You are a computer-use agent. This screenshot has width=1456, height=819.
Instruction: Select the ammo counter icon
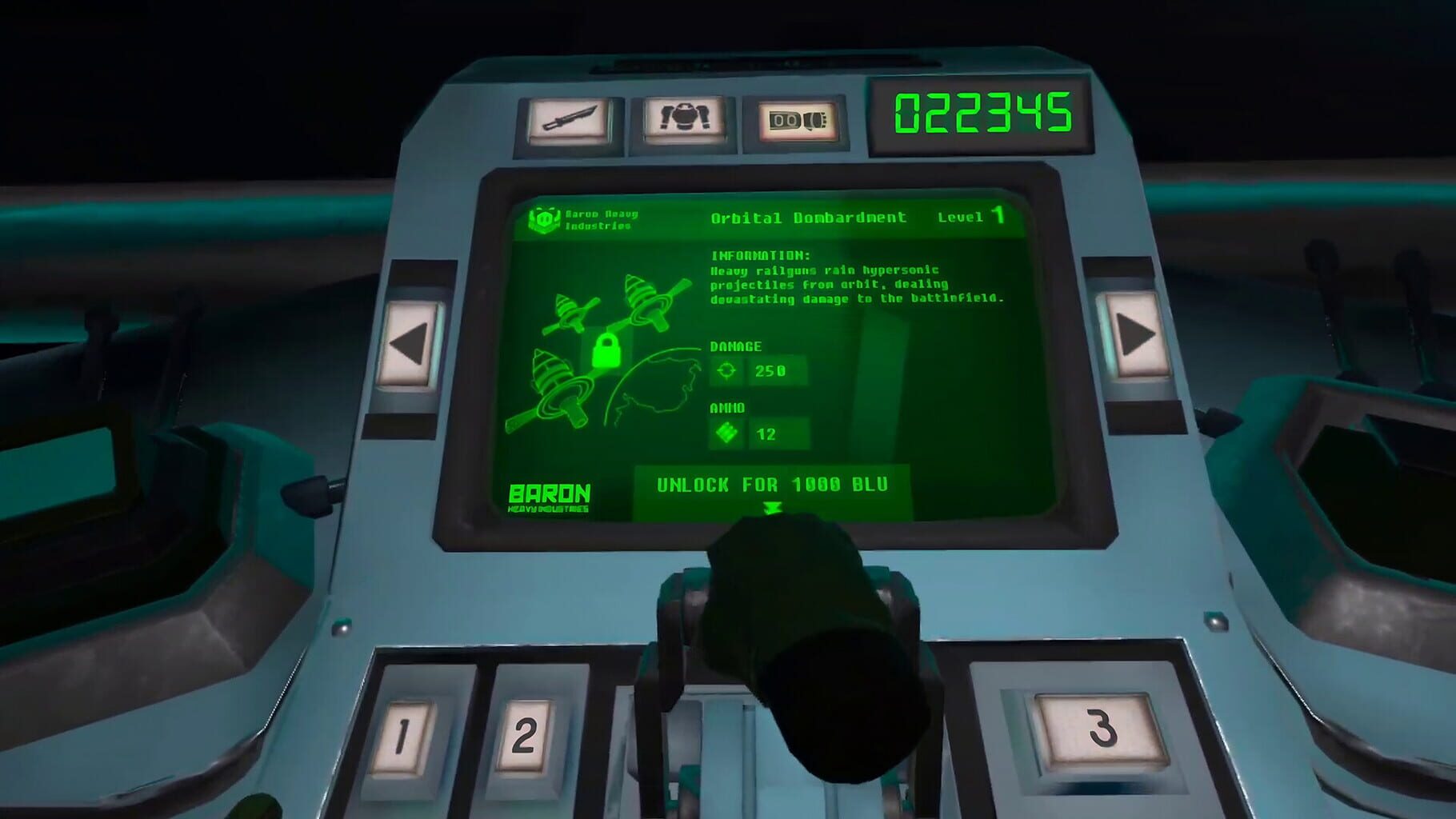[x=796, y=118]
